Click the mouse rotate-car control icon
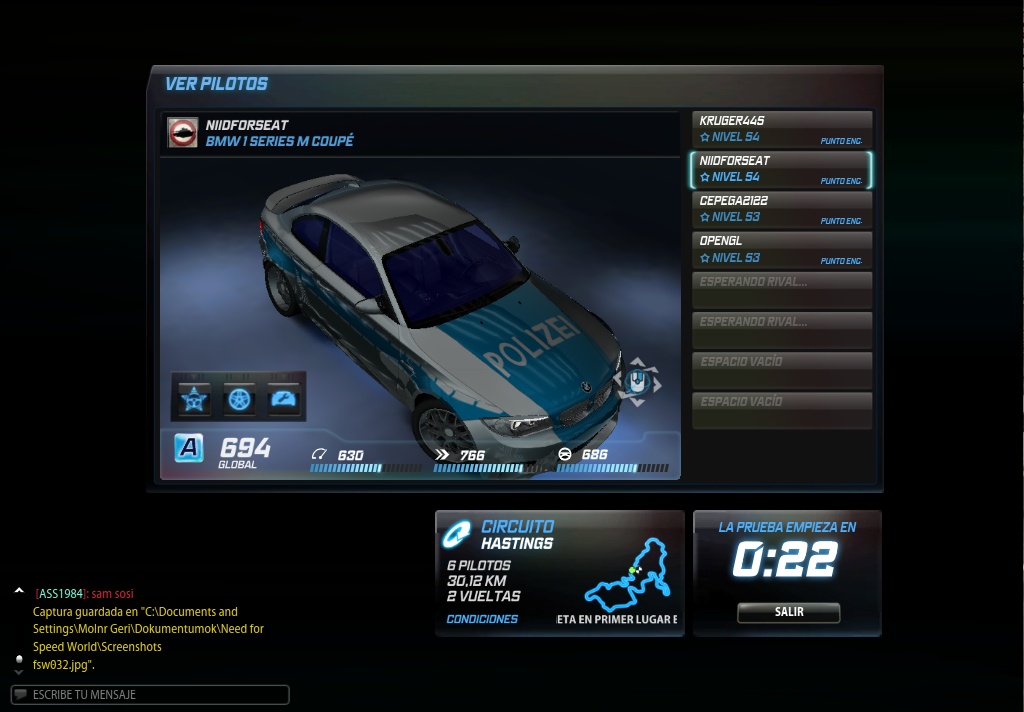 click(x=637, y=381)
